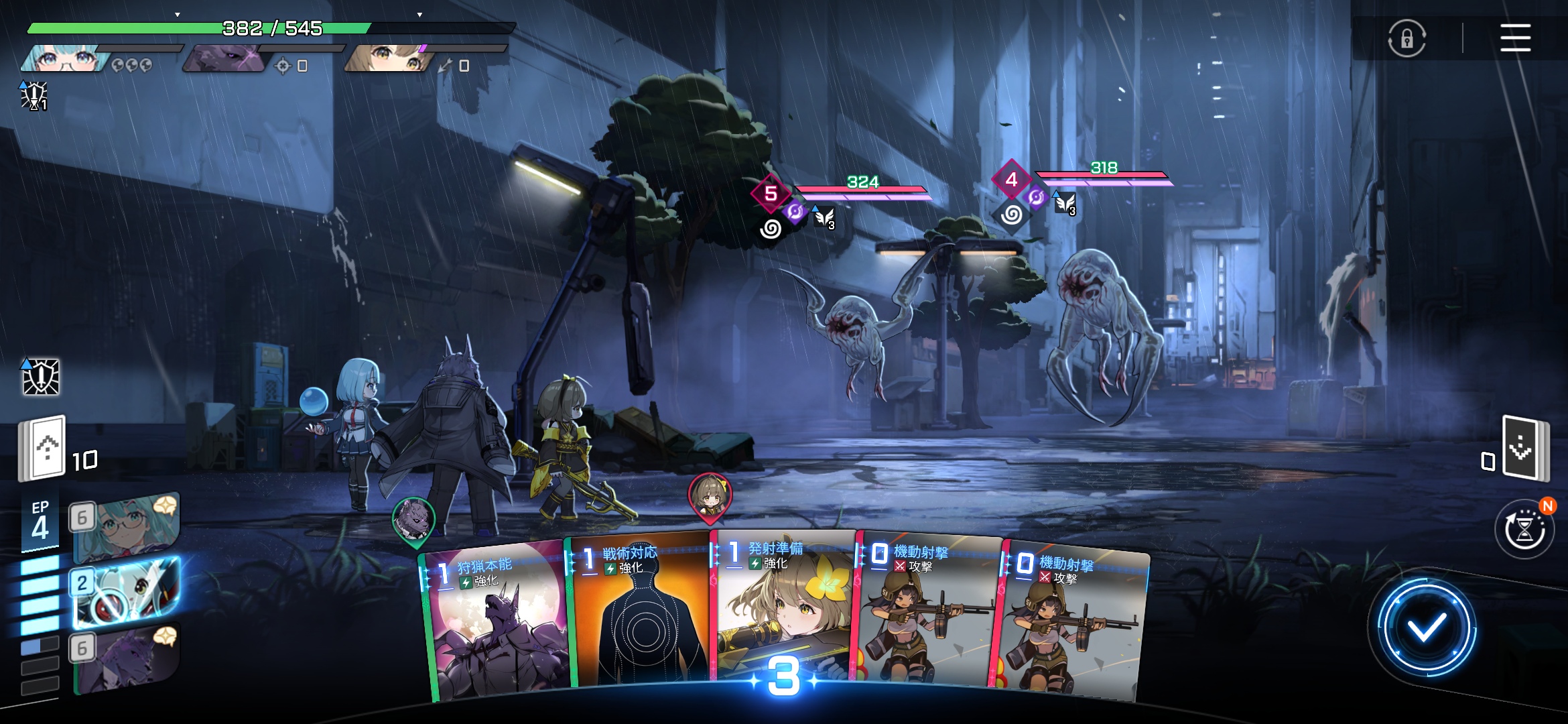Open the hamburger menu
Image resolution: width=1568 pixels, height=724 pixels.
pos(1515,38)
